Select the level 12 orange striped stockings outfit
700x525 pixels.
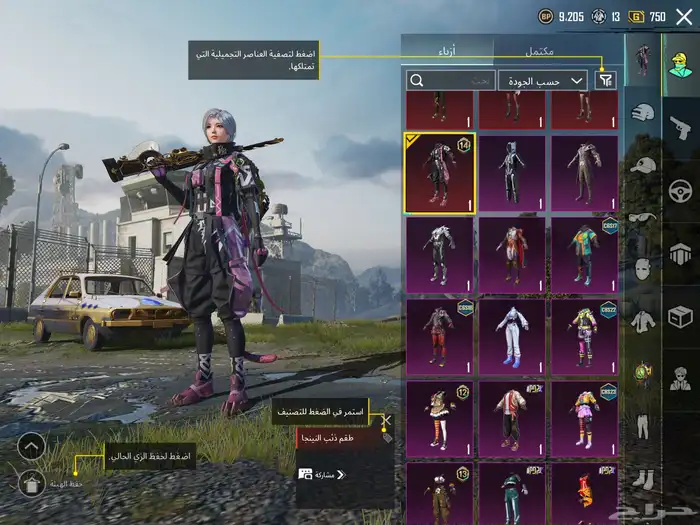[440, 418]
